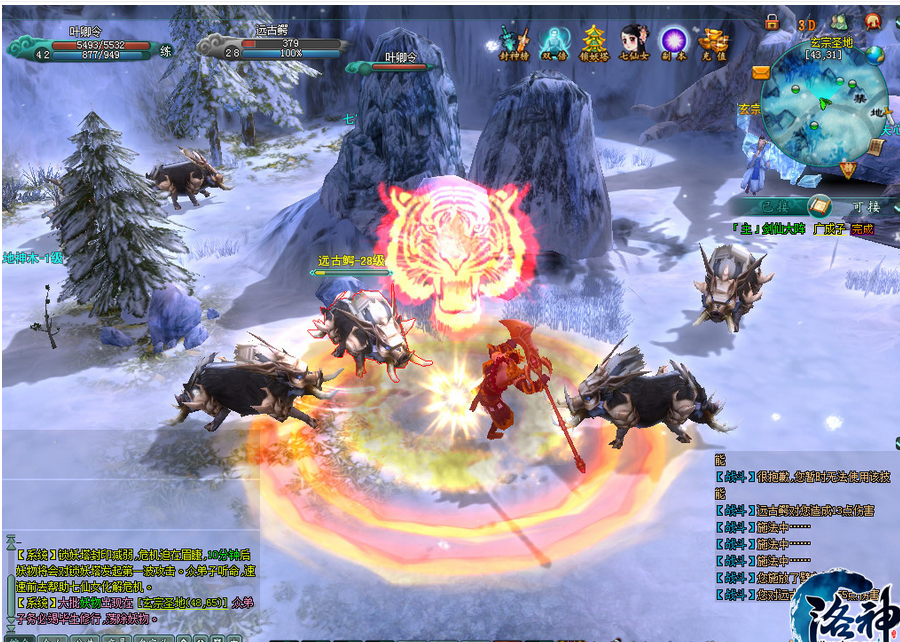This screenshot has width=900, height=642.
Task: Select the 七仙女 event icon
Action: click(633, 43)
